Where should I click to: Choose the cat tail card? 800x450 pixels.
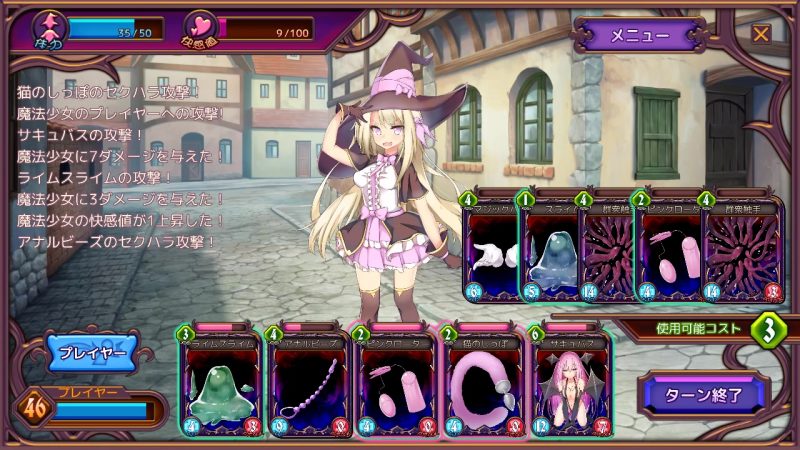coord(480,385)
